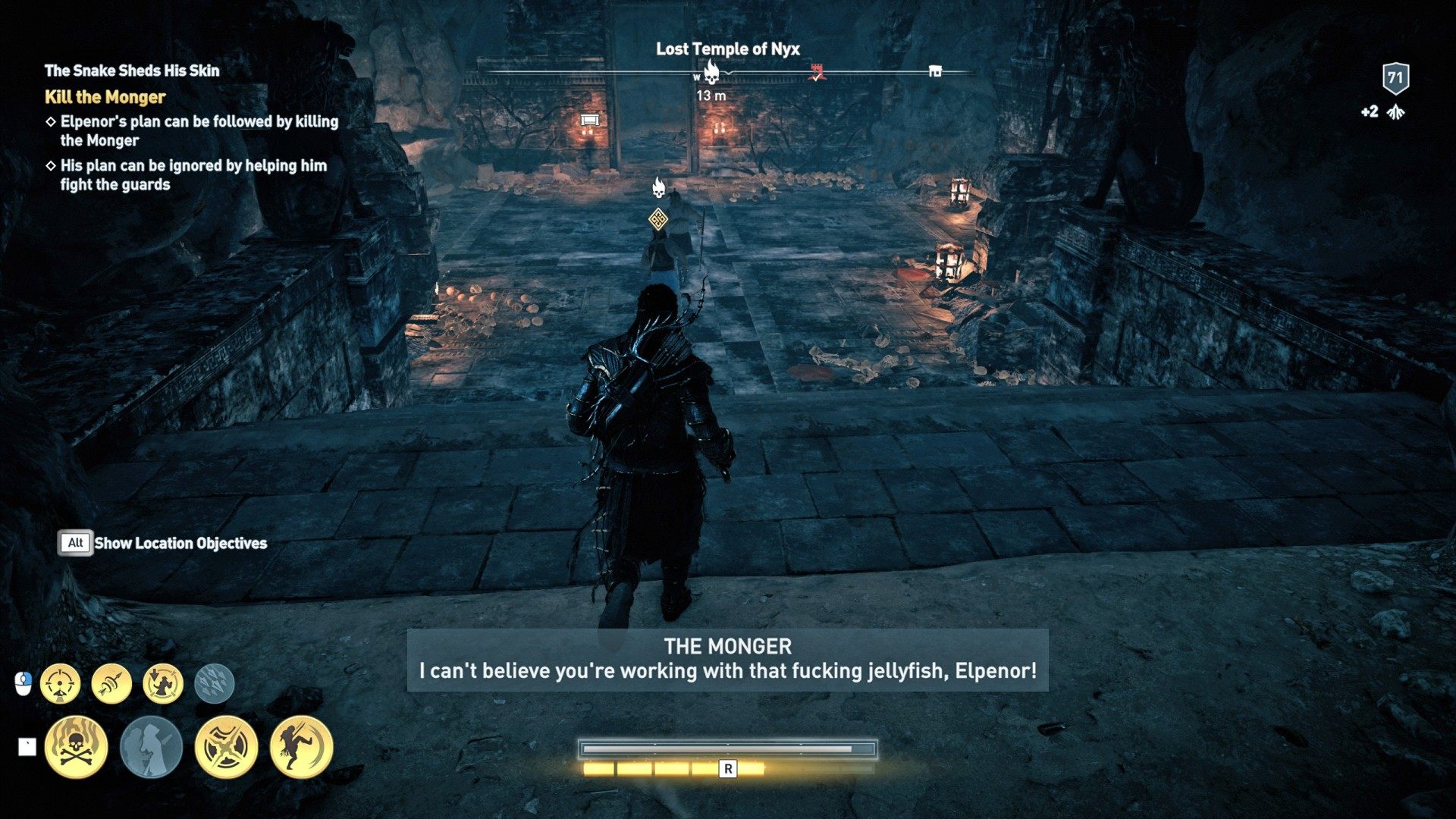Activate the flaming skull and crossbones ability

click(76, 747)
